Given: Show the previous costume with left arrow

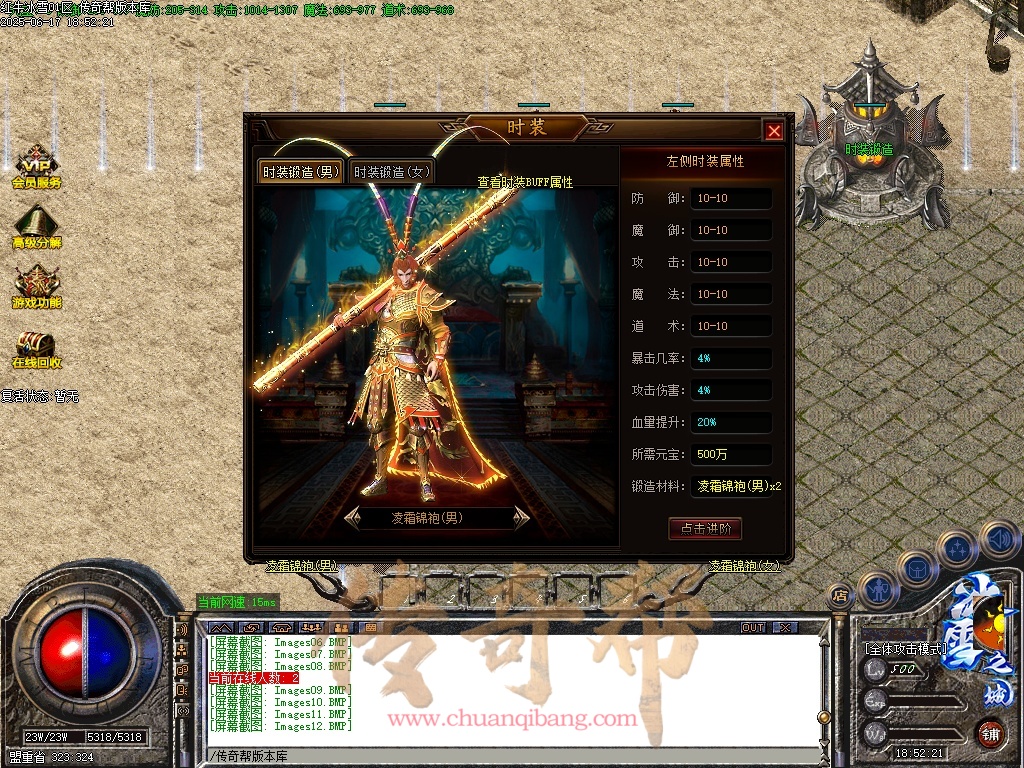Looking at the screenshot, I should (352, 517).
